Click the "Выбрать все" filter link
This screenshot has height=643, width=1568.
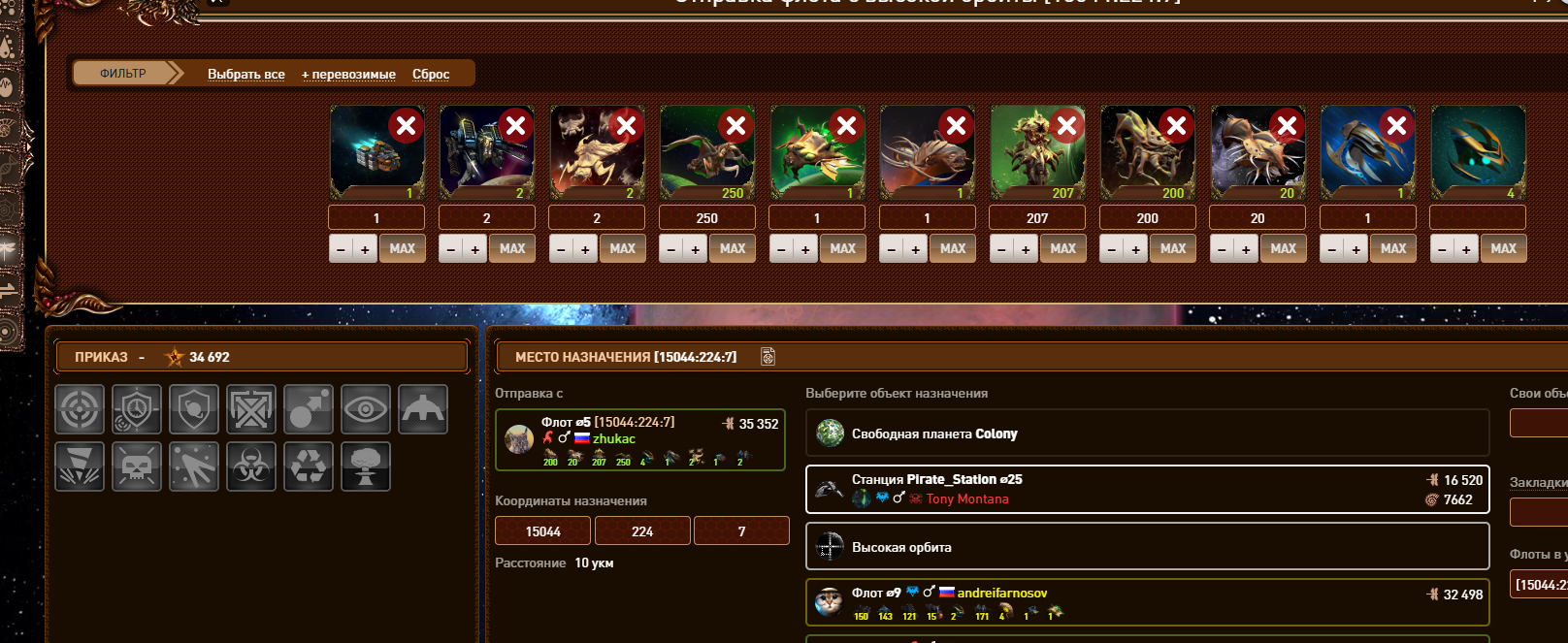[x=246, y=74]
